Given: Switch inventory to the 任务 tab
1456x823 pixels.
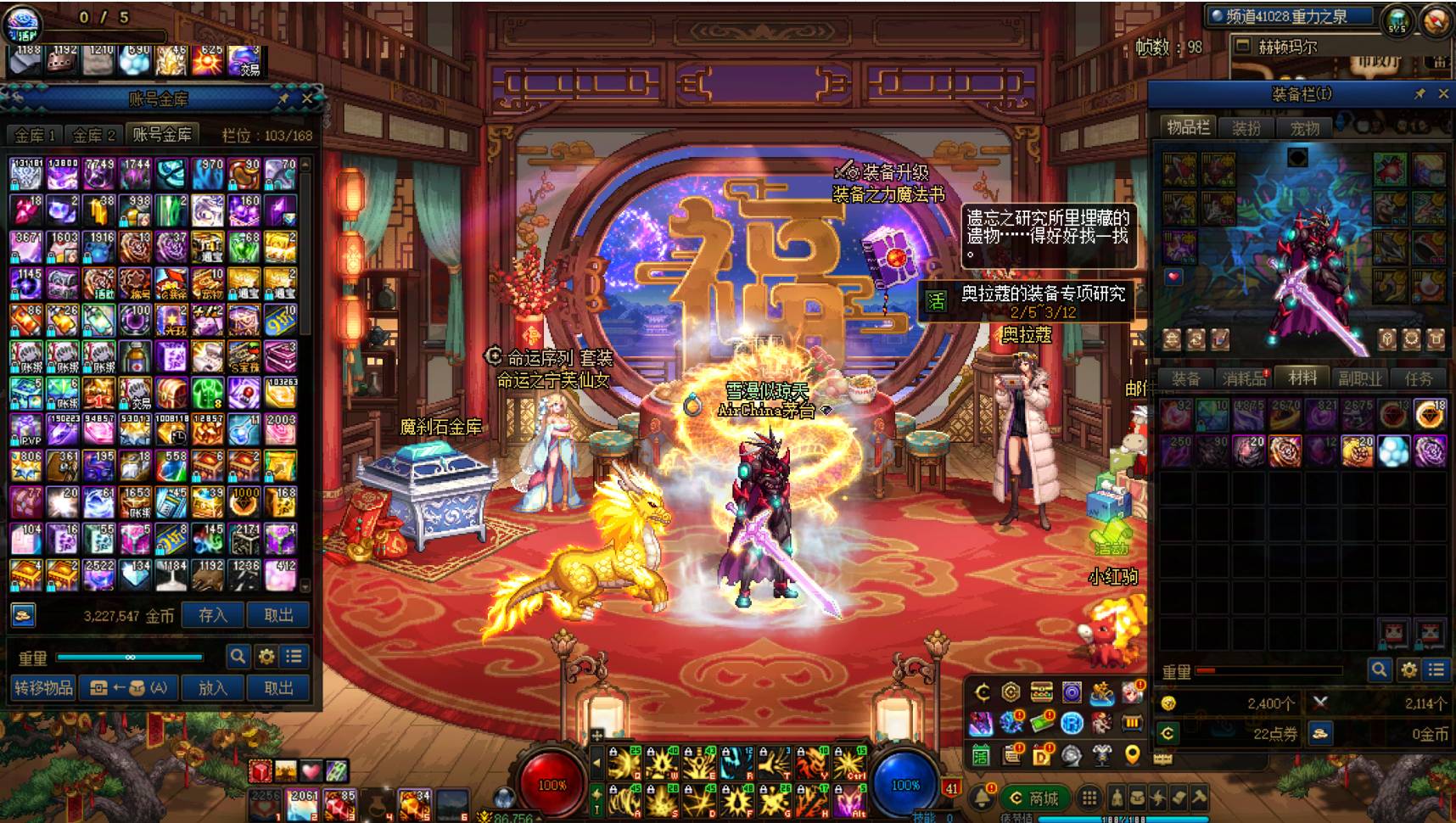Looking at the screenshot, I should pos(1418,378).
